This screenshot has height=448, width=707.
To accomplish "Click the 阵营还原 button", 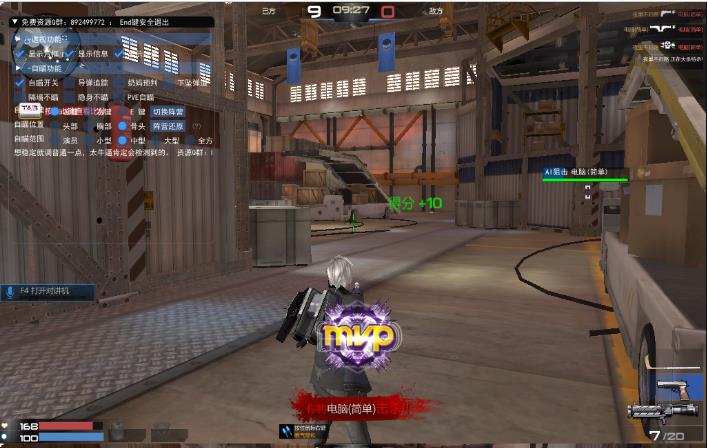I will 168,126.
